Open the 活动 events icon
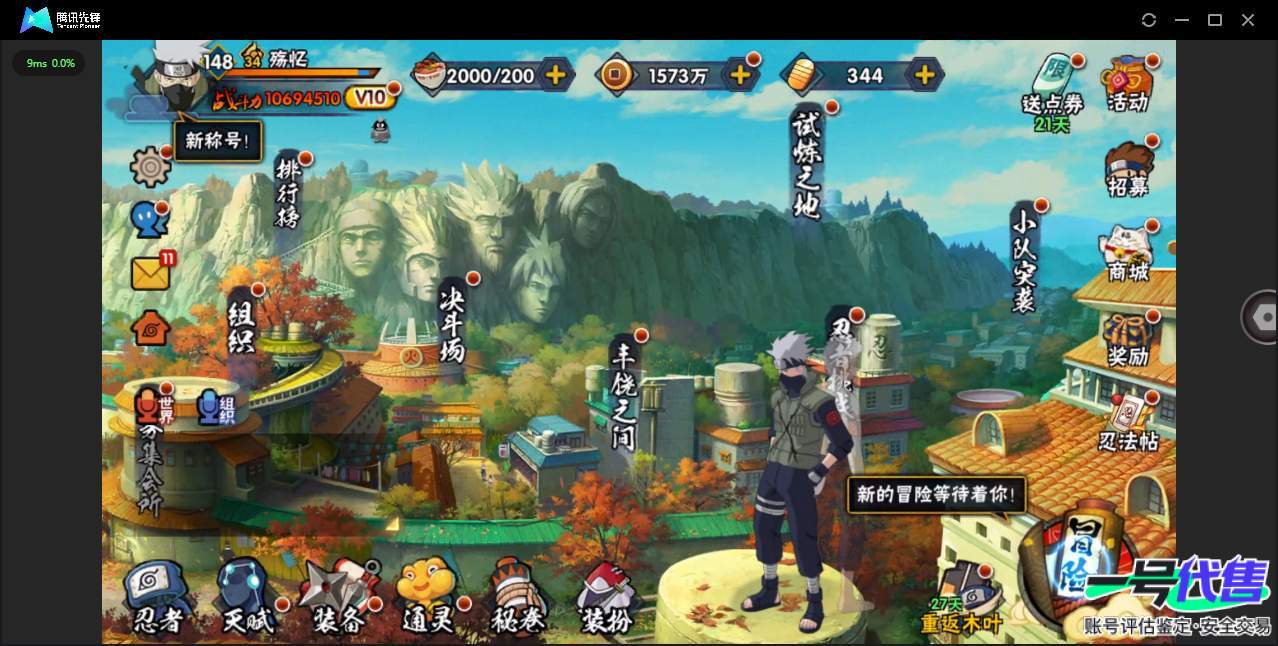Screen dimensions: 1278x646 point(1127,83)
